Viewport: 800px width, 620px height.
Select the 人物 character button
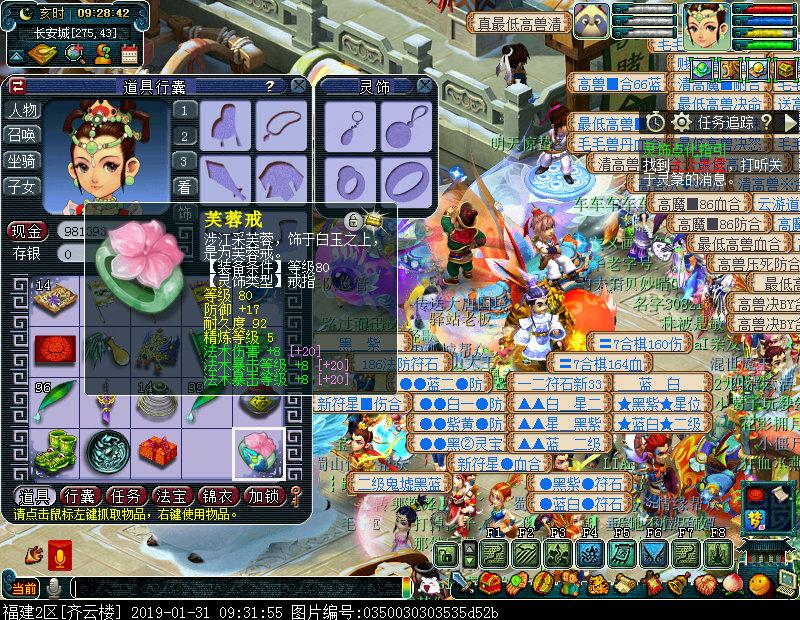click(22, 110)
